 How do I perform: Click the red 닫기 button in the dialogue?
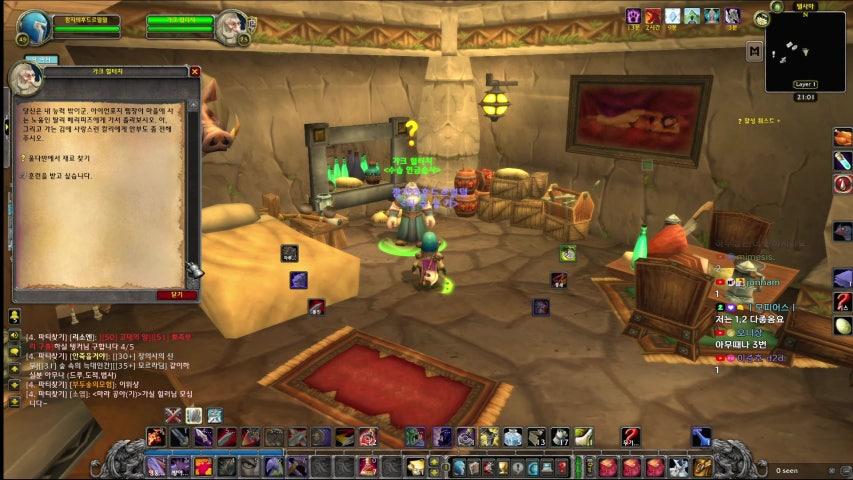click(x=177, y=295)
